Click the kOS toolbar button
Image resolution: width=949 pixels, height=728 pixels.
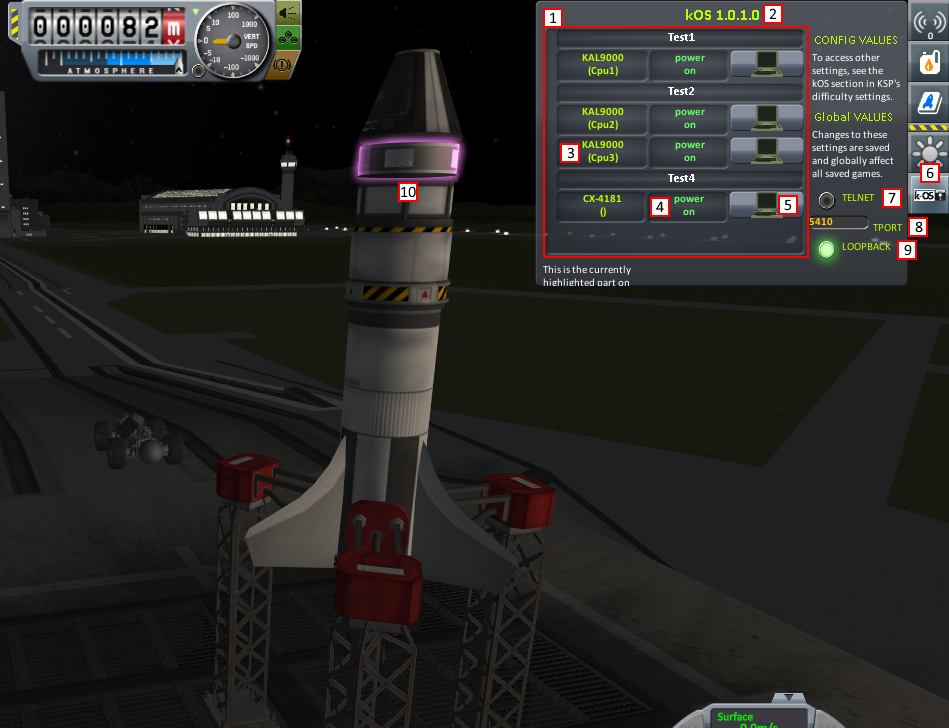point(928,194)
